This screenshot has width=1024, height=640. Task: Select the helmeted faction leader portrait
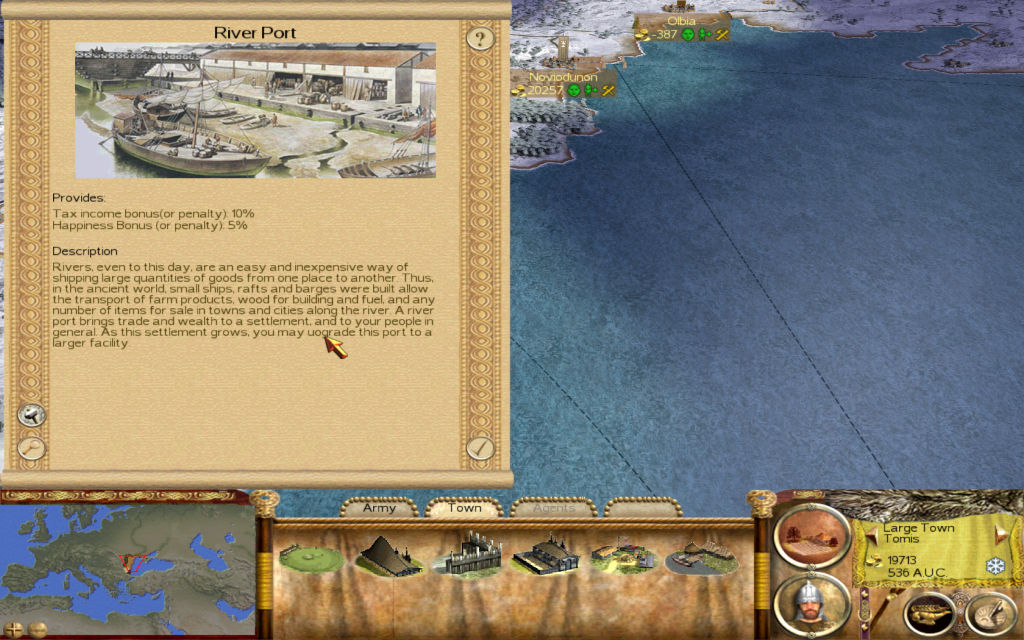pos(811,603)
